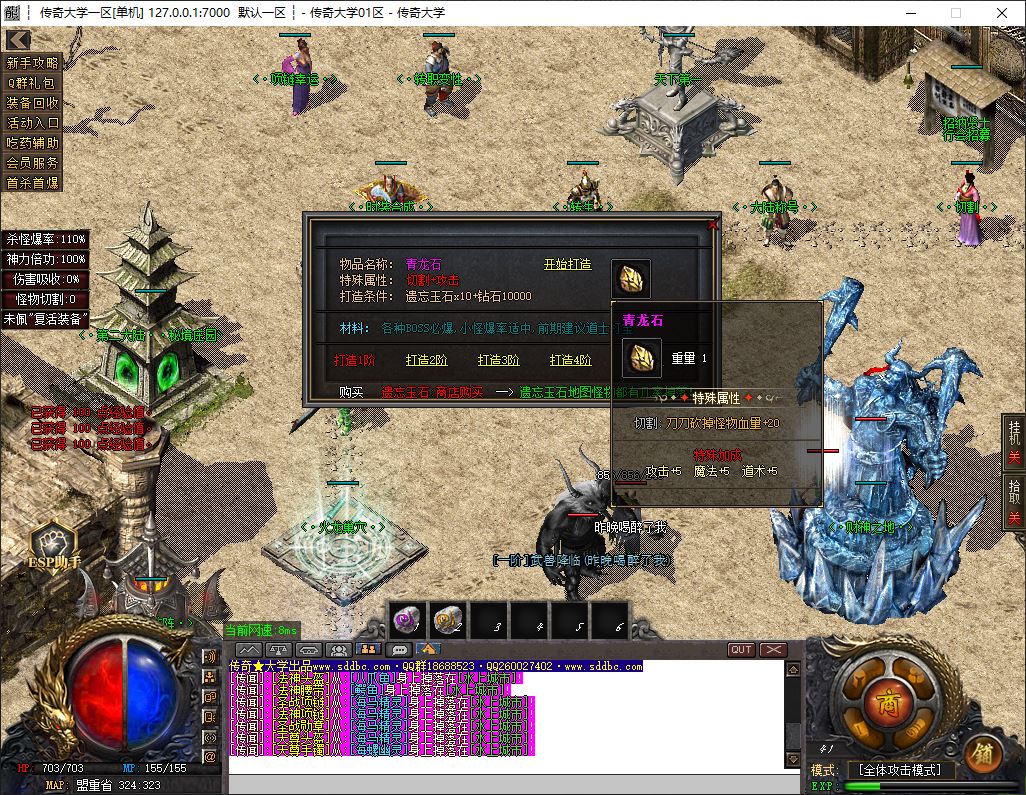The image size is (1026, 795).
Task: Click the 开始打造 start forging link
Action: pyautogui.click(x=567, y=264)
